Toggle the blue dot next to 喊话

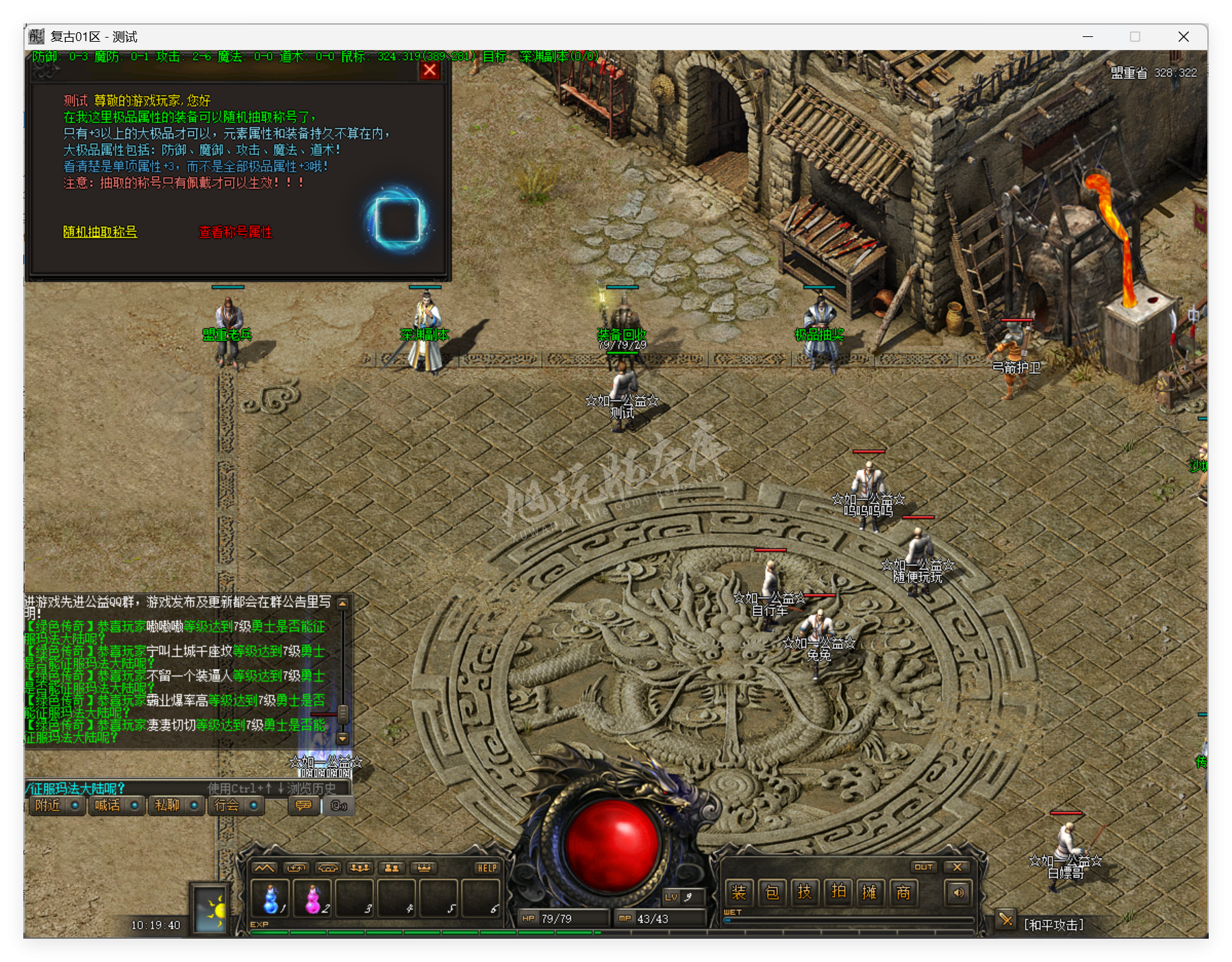tap(134, 806)
